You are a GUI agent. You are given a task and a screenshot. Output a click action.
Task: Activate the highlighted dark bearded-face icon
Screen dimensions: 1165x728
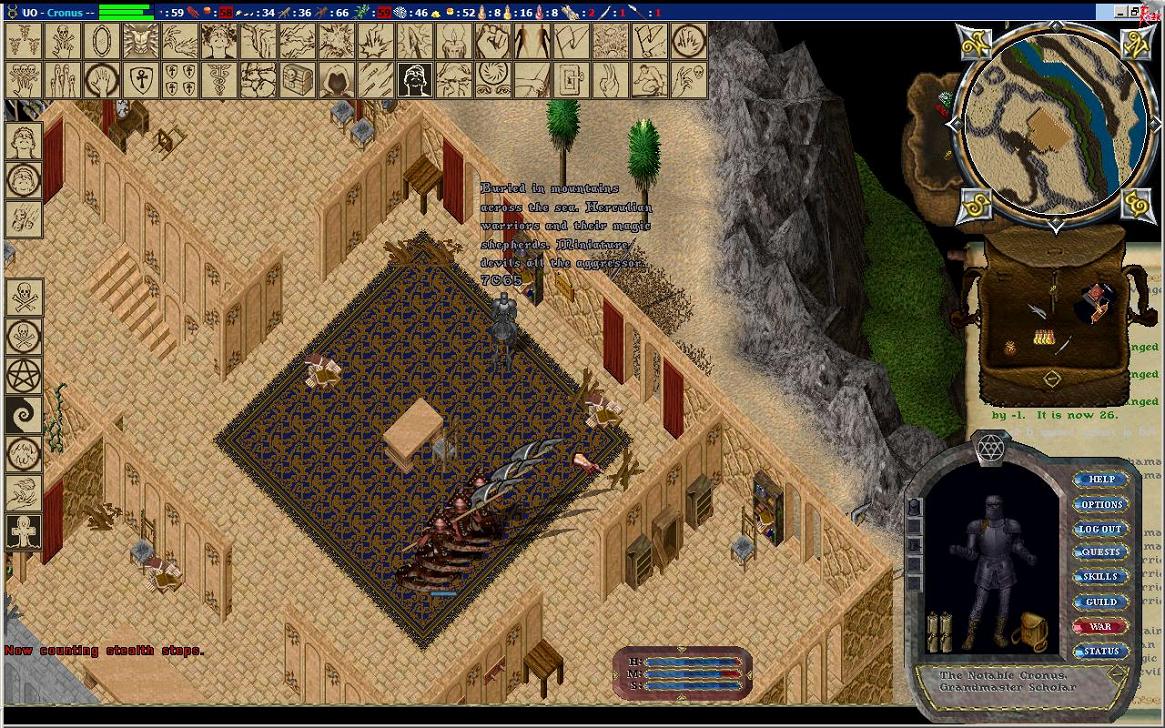point(415,79)
